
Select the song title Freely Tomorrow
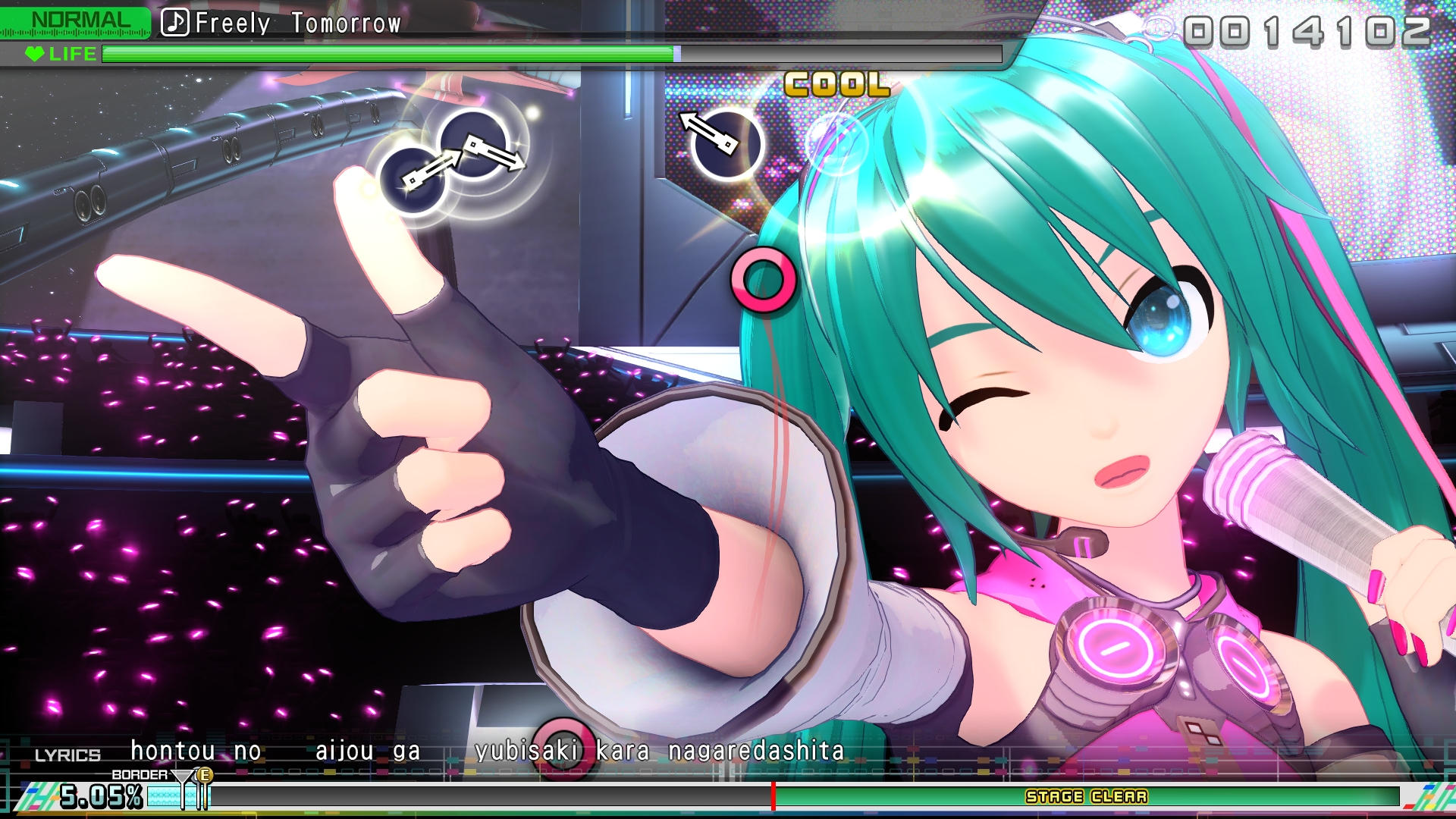pos(296,24)
